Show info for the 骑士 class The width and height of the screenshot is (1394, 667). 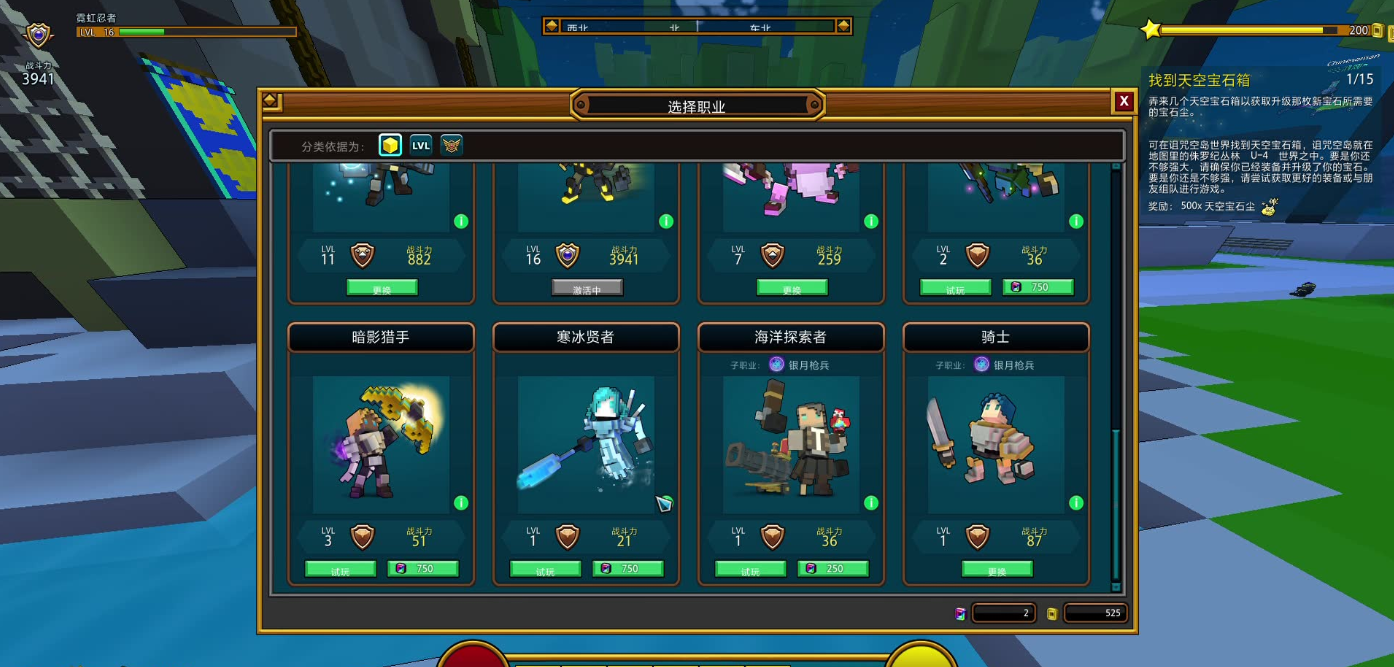(x=1076, y=503)
